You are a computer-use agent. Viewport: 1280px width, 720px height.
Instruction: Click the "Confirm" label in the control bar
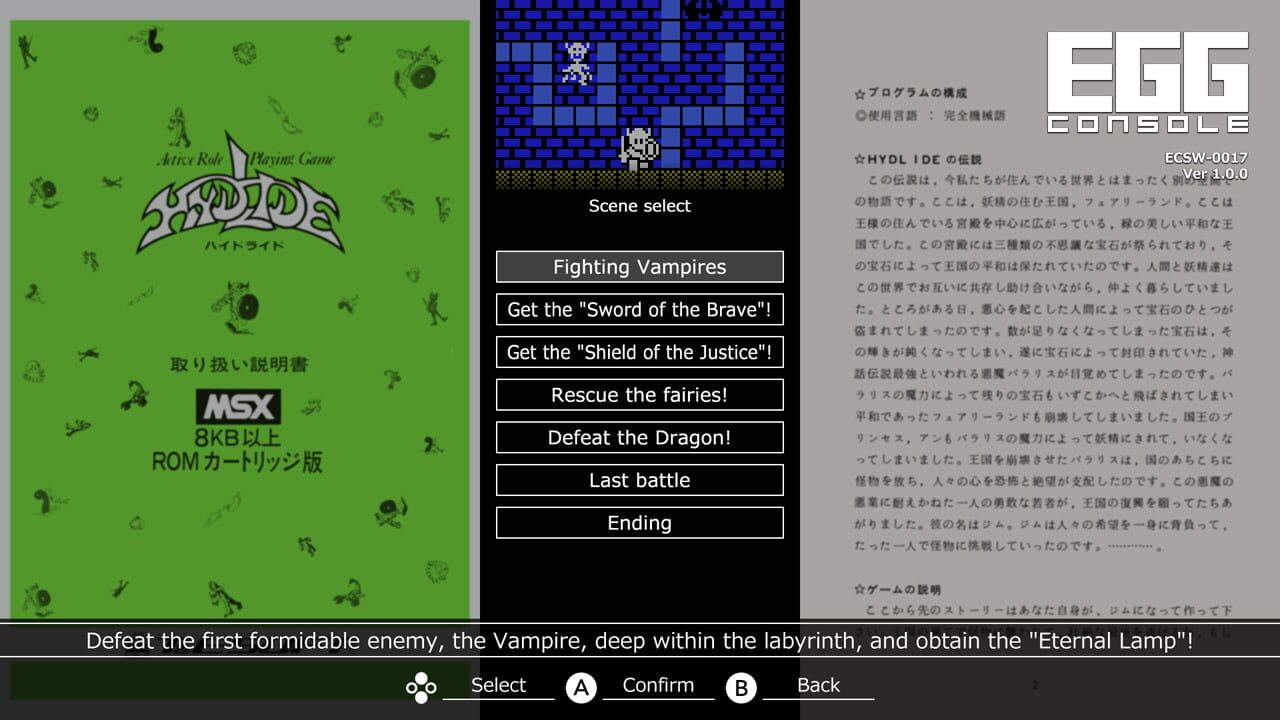tap(657, 685)
